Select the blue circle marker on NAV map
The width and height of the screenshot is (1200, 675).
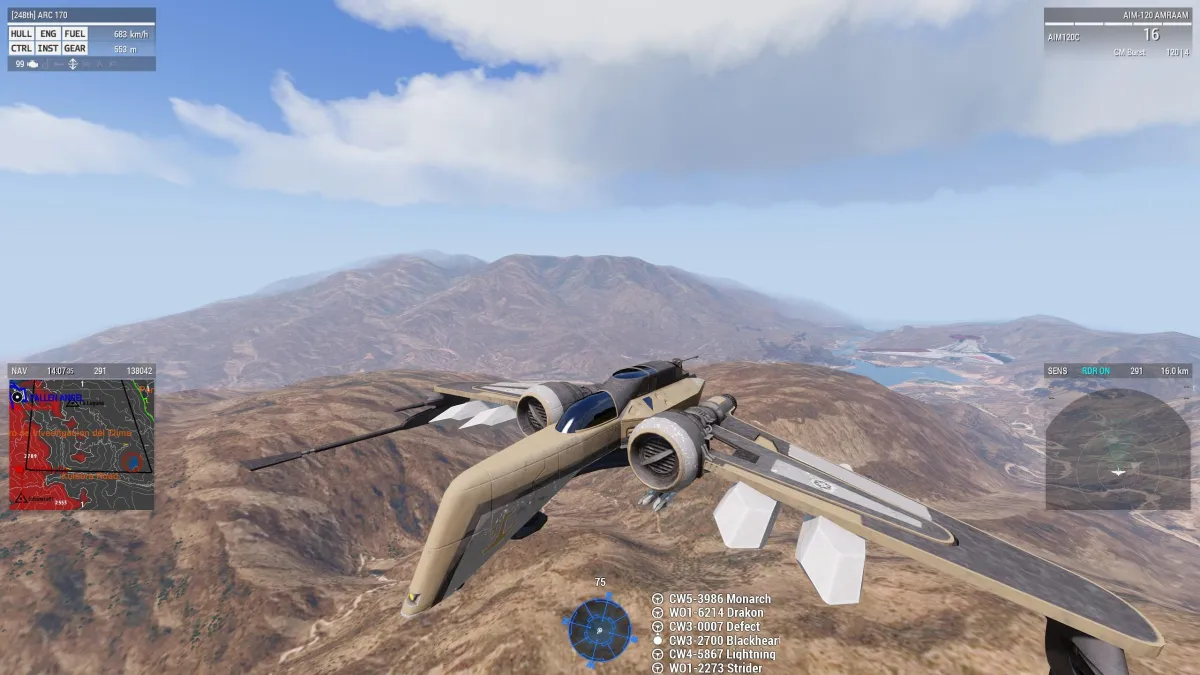(x=132, y=461)
